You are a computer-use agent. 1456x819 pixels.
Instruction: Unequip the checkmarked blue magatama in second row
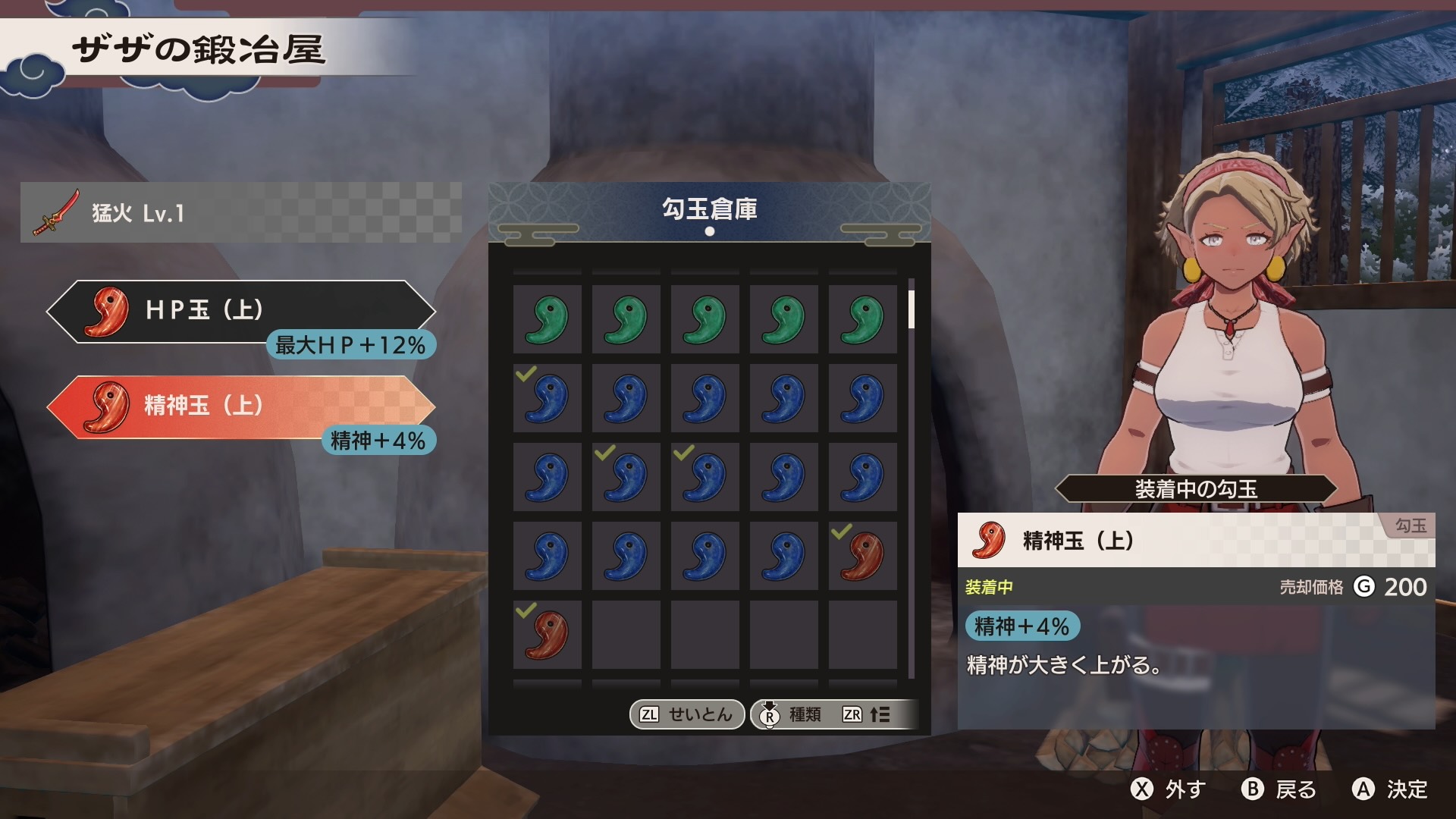[x=548, y=397]
